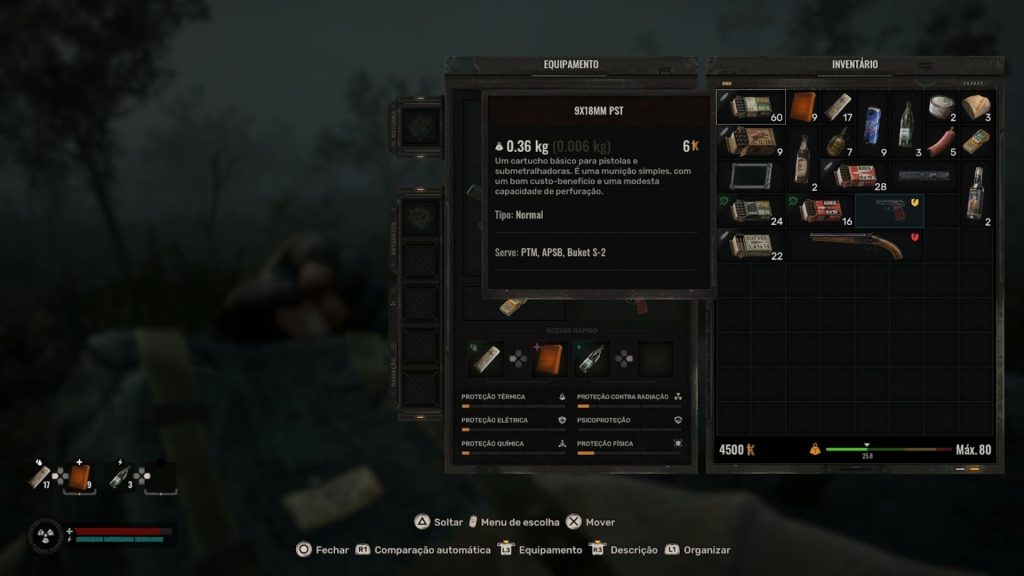Select the pistol in the inventory

click(888, 211)
